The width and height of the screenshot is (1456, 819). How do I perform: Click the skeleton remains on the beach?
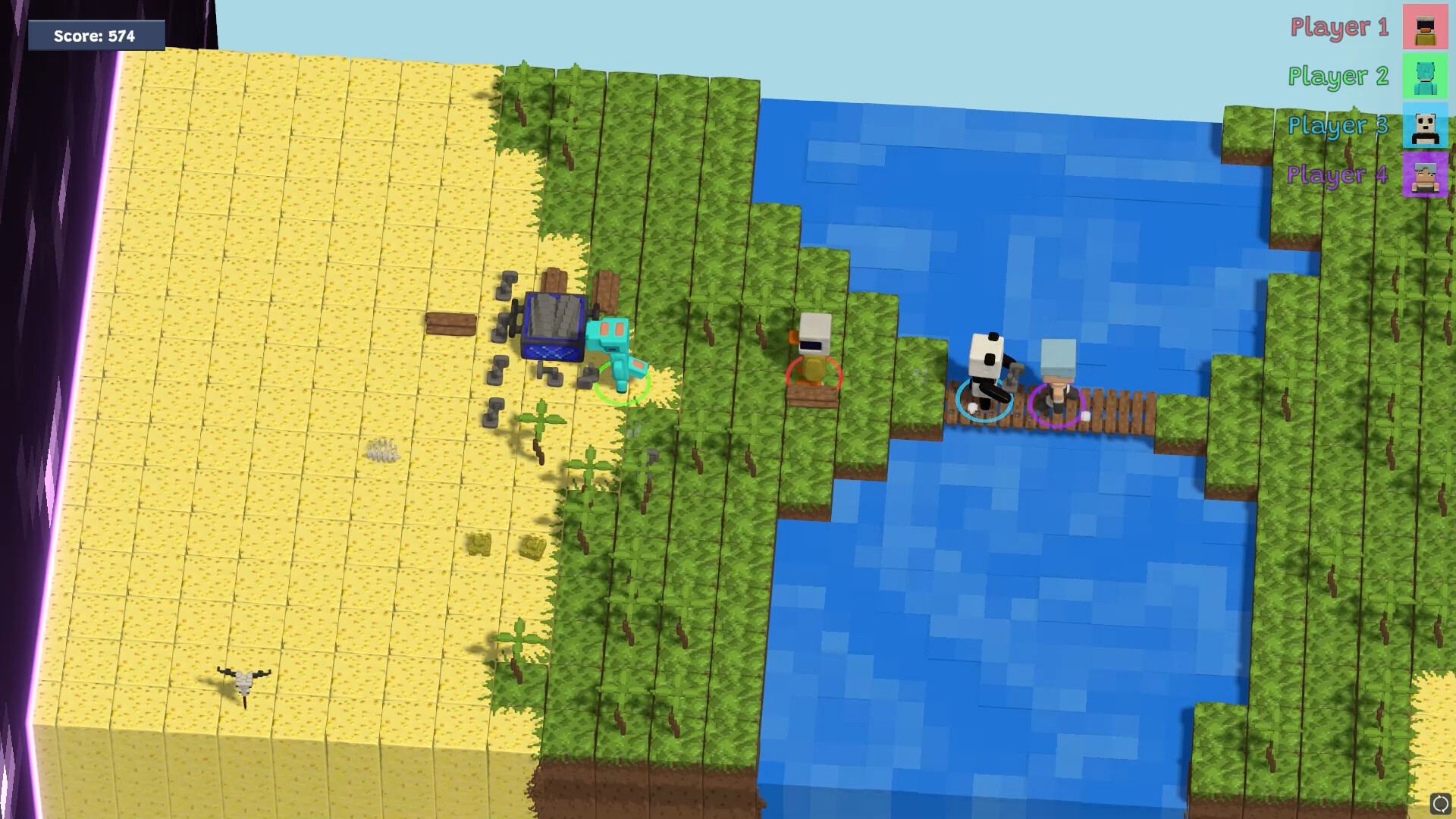pyautogui.click(x=243, y=682)
